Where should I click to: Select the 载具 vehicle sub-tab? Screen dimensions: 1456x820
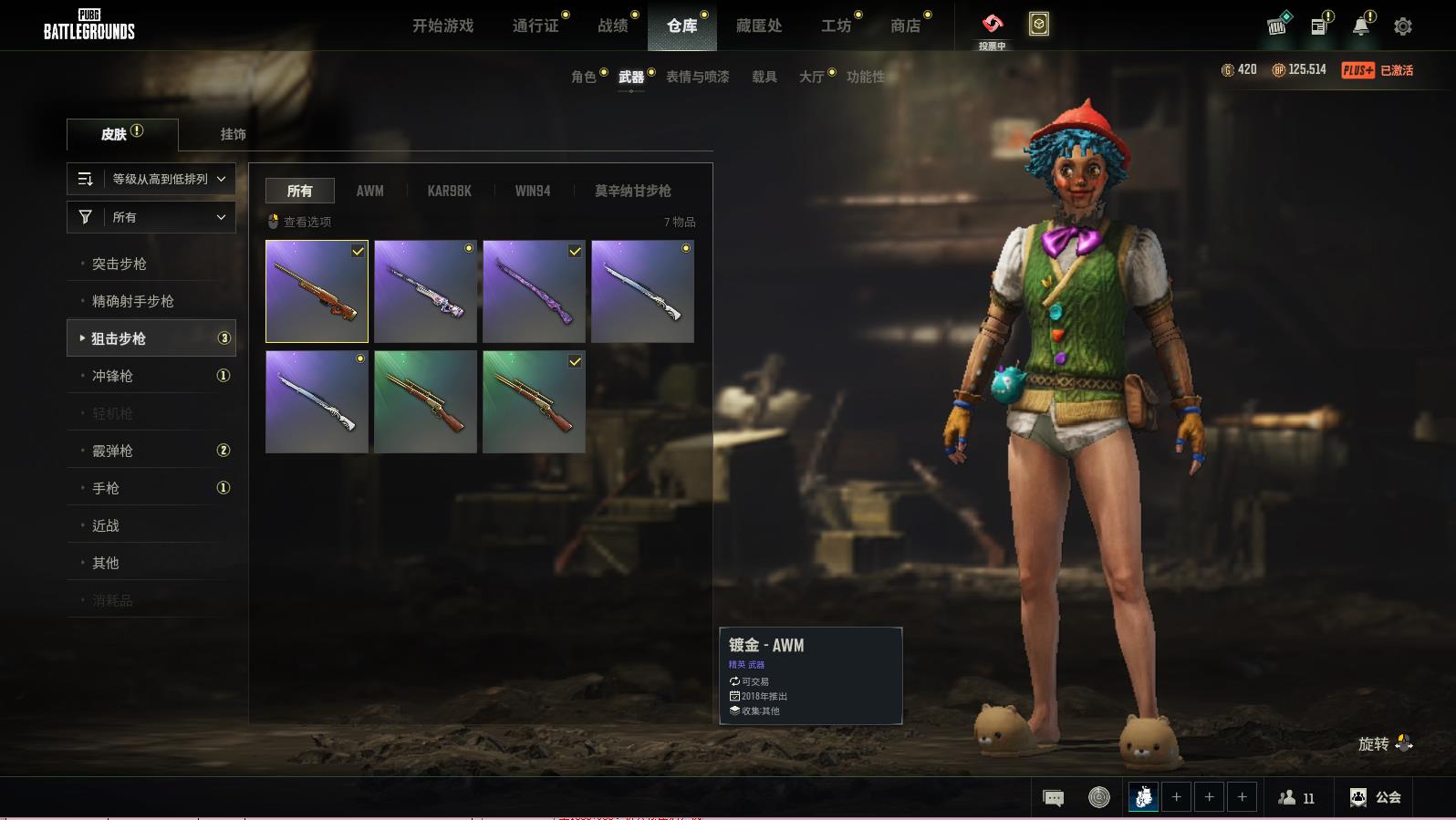(764, 77)
